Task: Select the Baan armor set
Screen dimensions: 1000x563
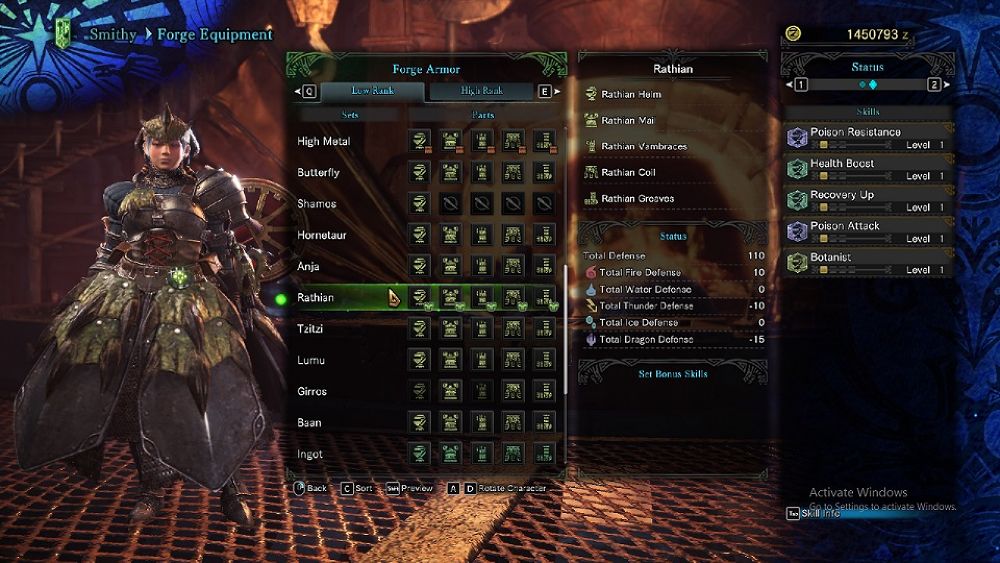Action: 310,423
